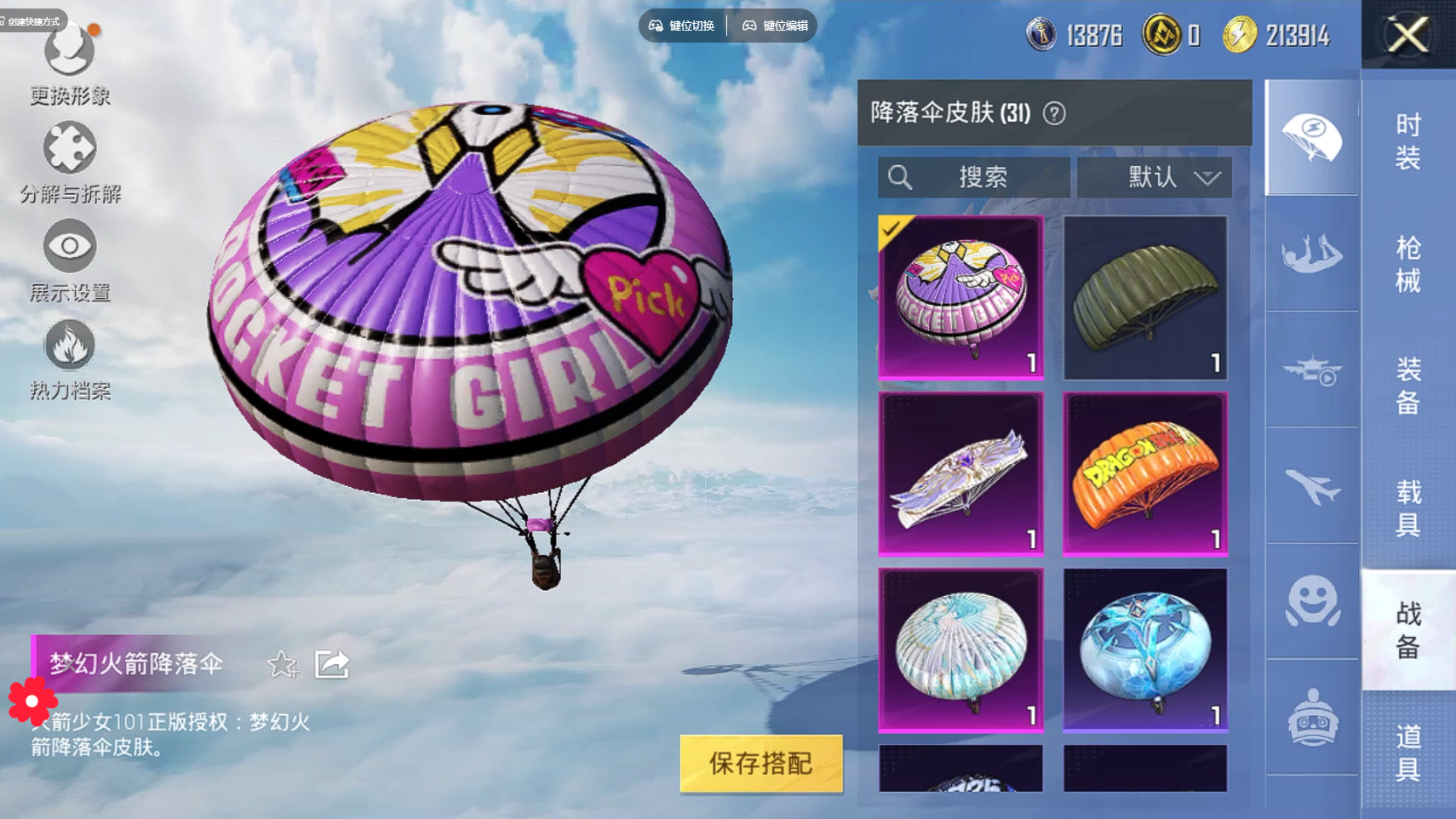This screenshot has width=1456, height=819.
Task: Open the 枪械 weapons tab
Action: (x=1408, y=264)
